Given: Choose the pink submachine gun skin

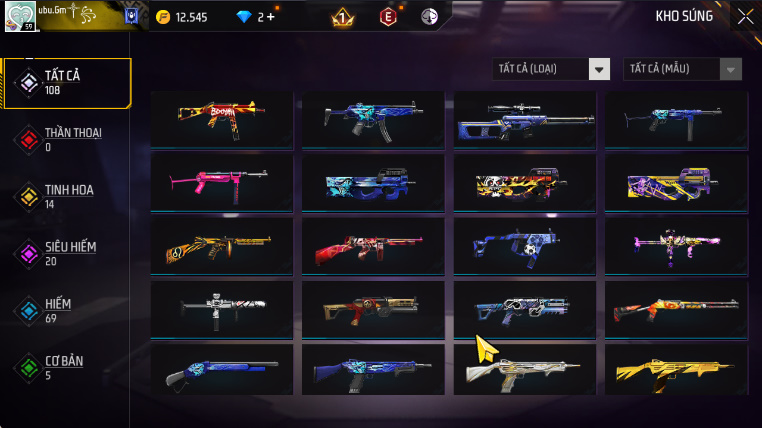Looking at the screenshot, I should (221, 181).
